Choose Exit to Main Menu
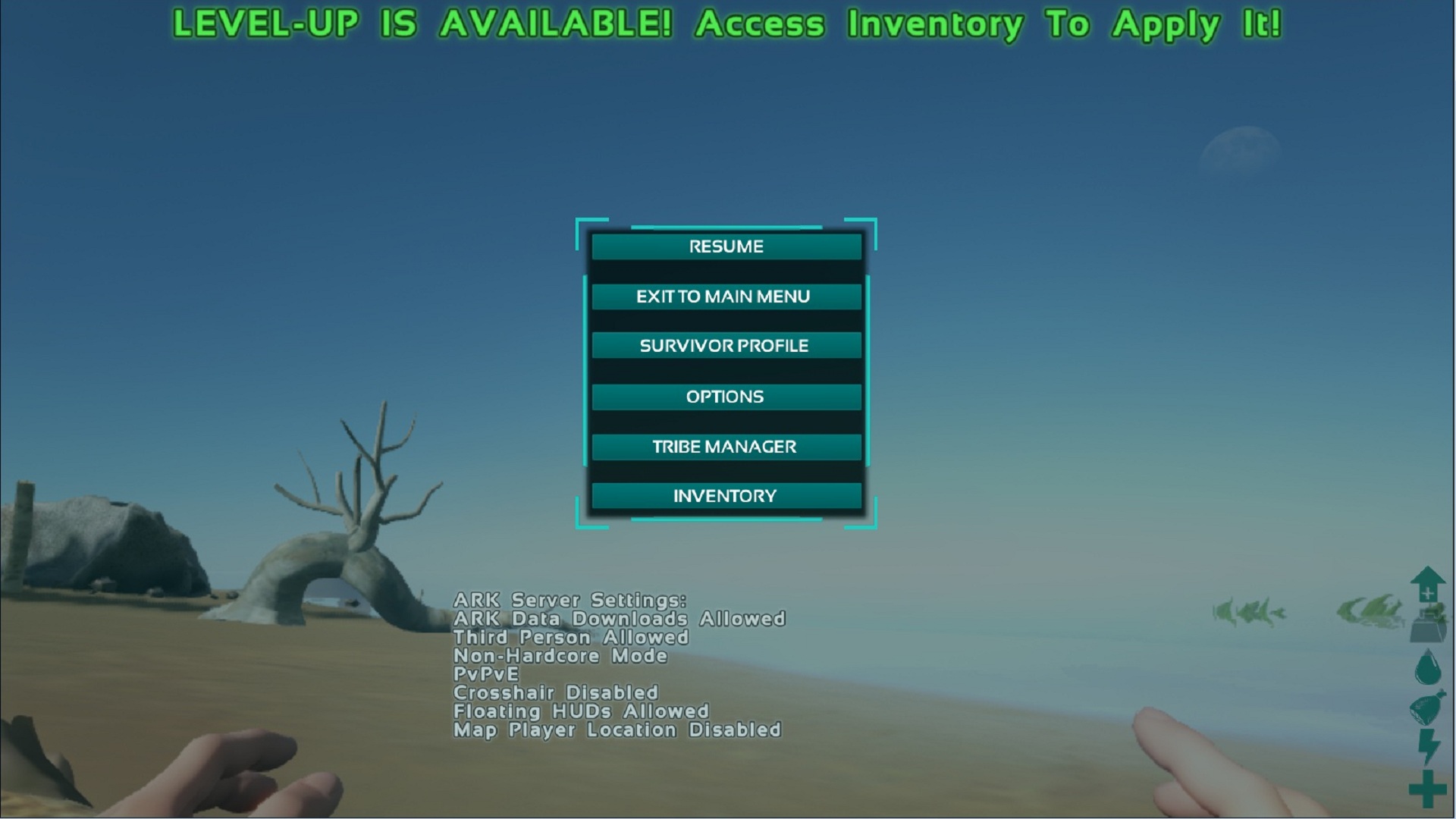Viewport: 1456px width, 819px height. [x=726, y=297]
